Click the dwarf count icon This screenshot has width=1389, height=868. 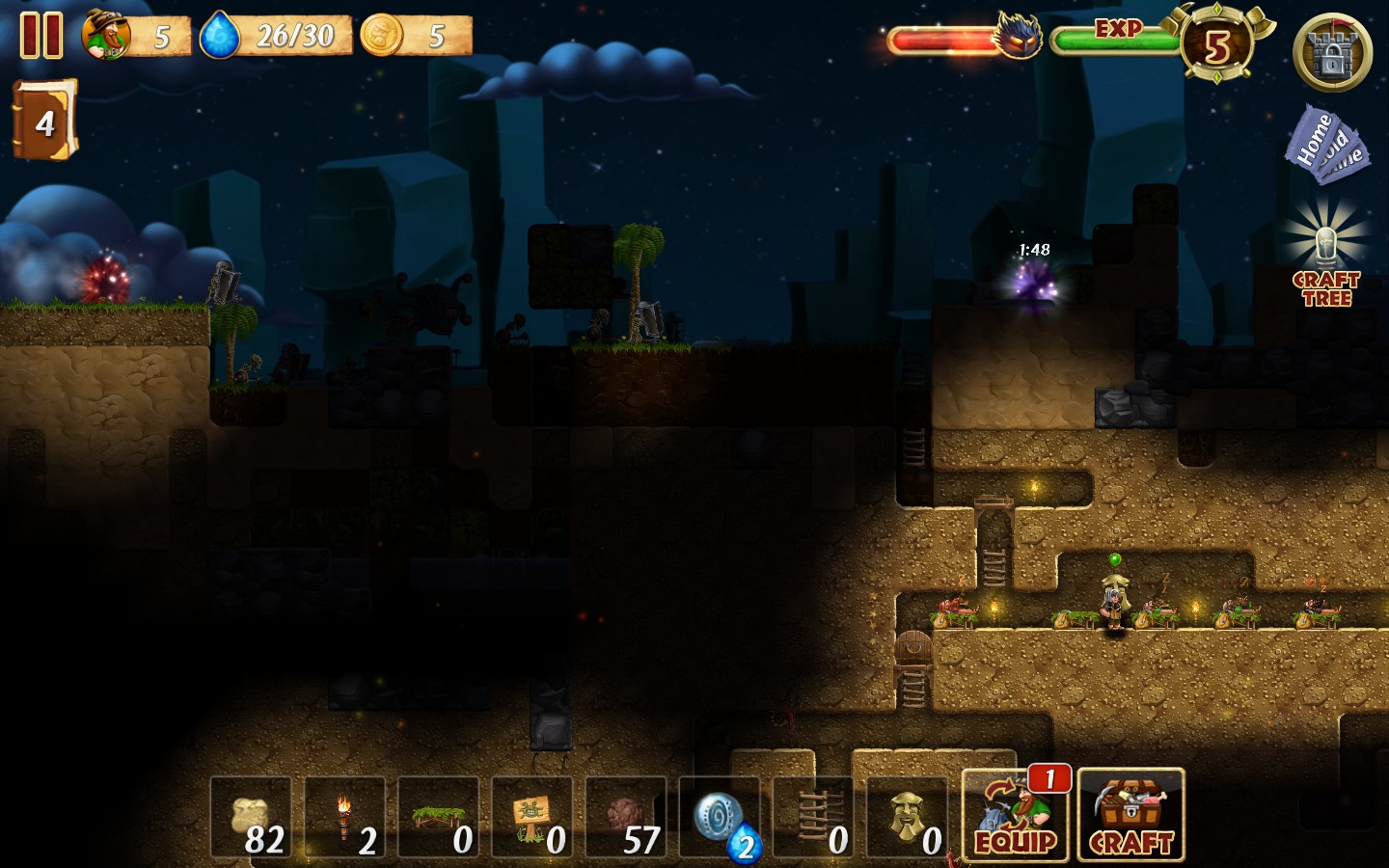tap(107, 36)
